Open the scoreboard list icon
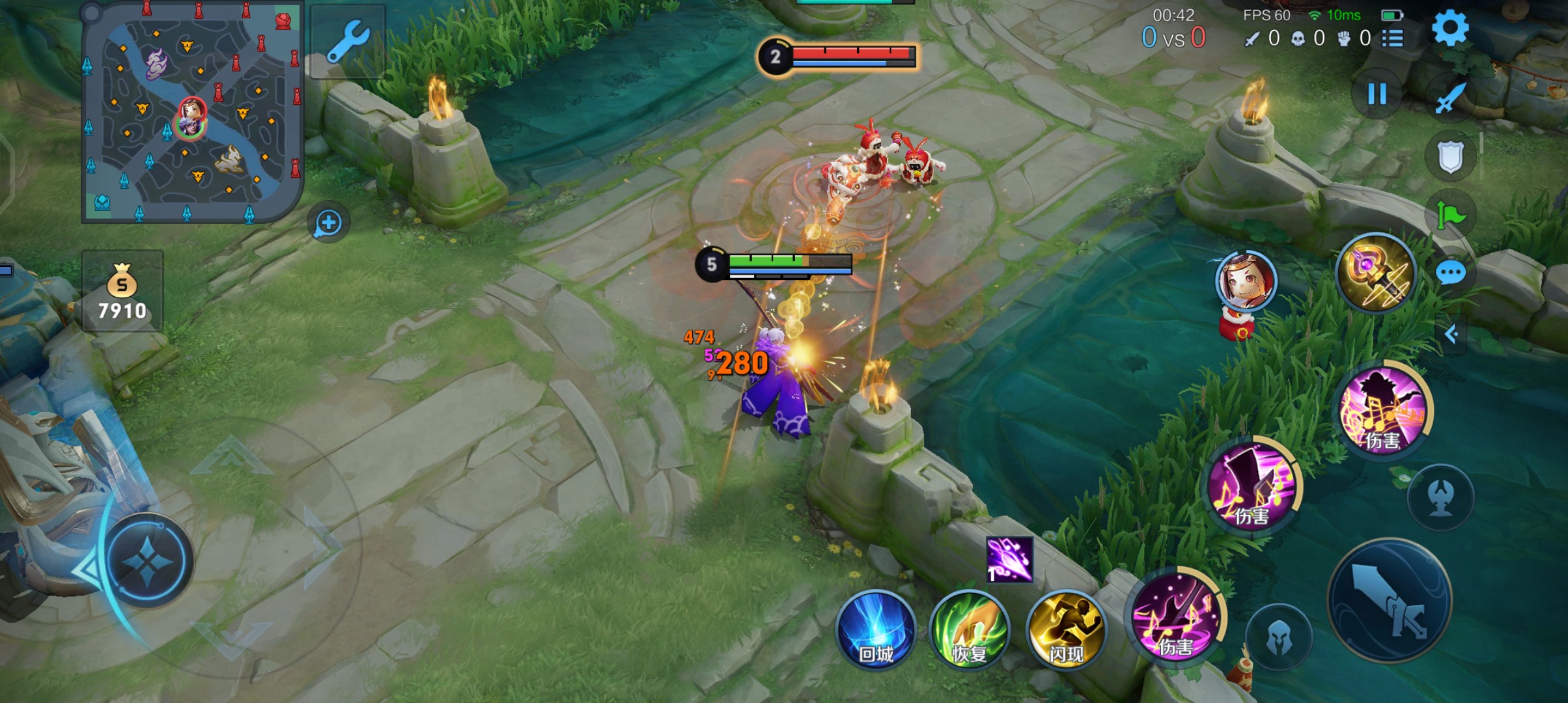This screenshot has width=1568, height=703. 1392,38
